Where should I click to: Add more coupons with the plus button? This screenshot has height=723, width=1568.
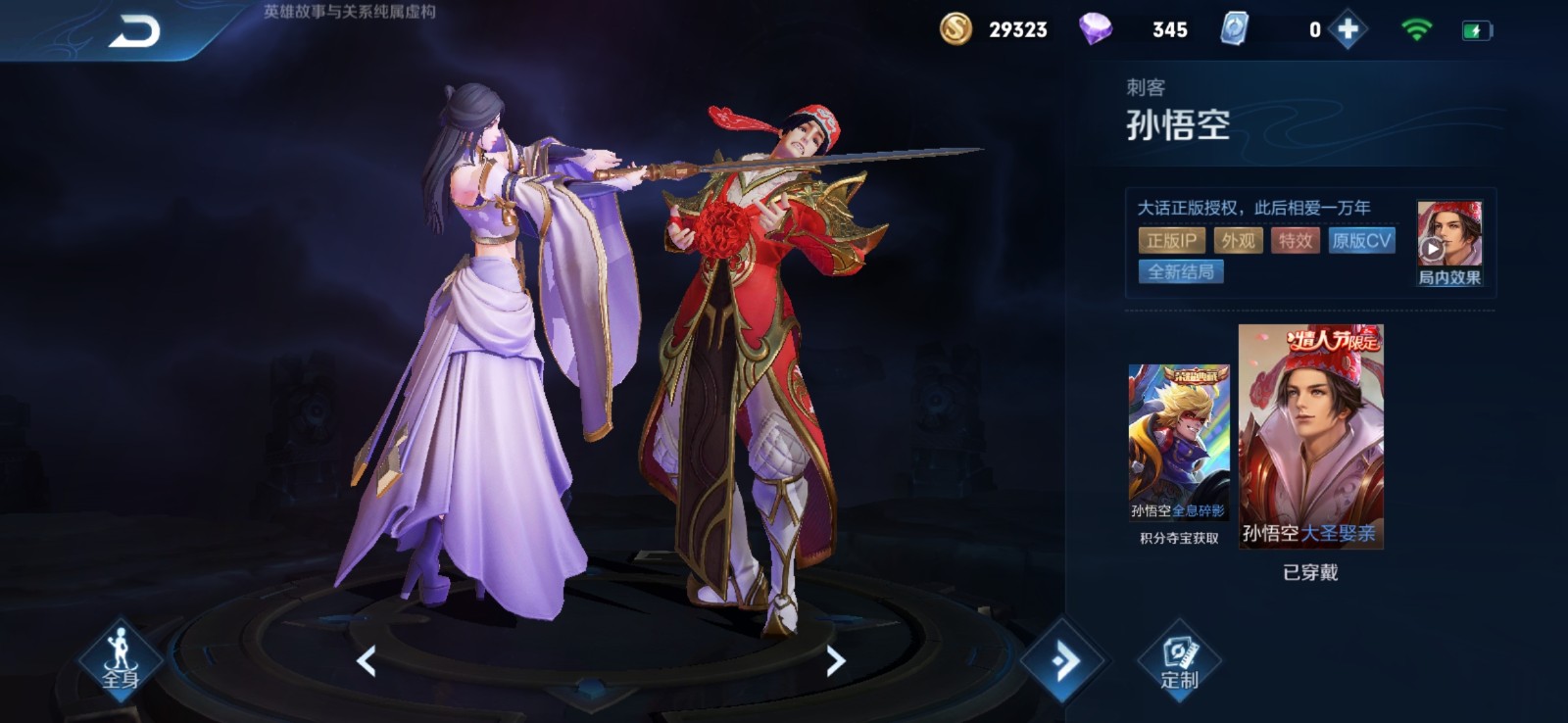tap(1348, 30)
